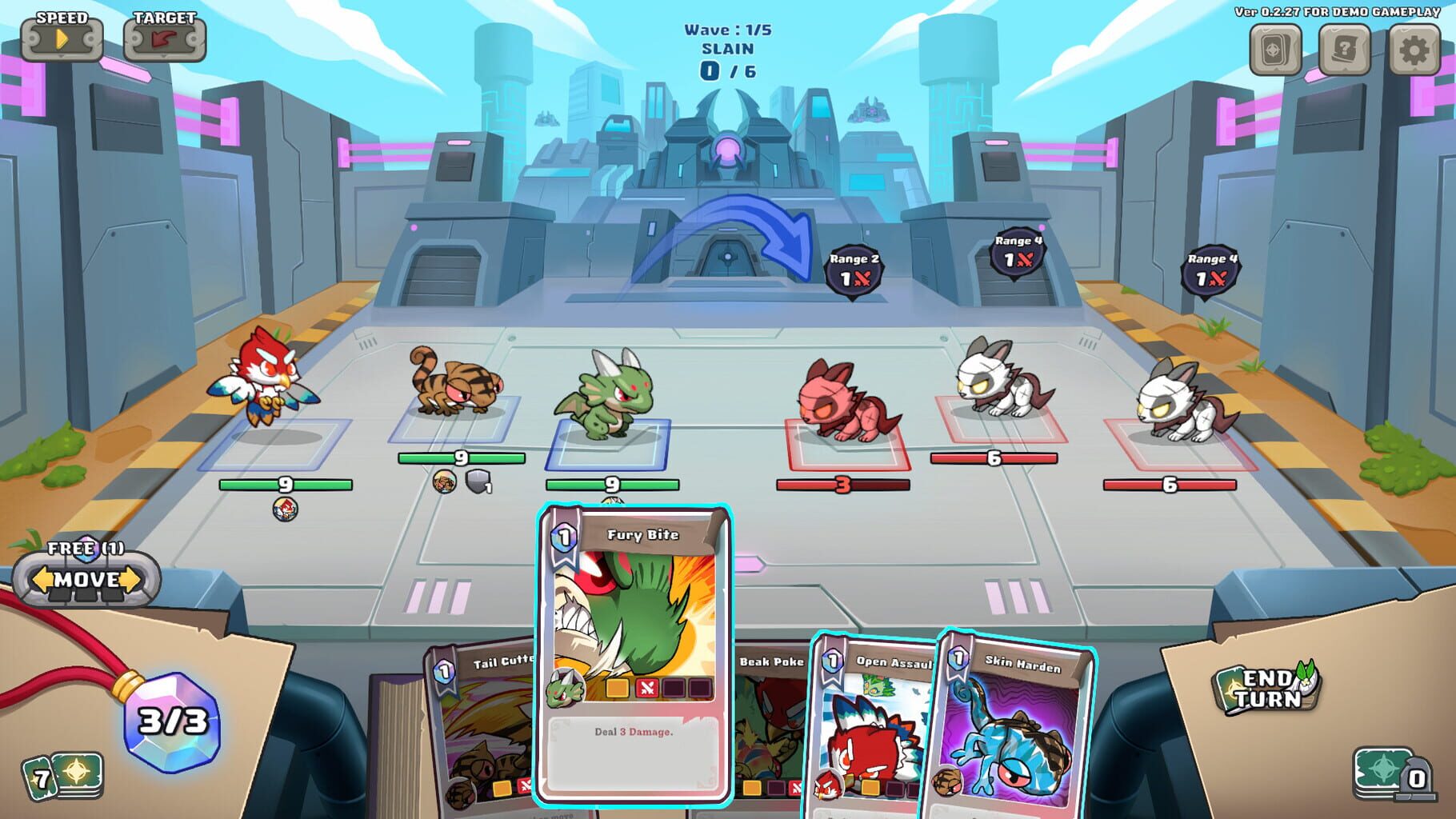Click the green health bar under the dragon
This screenshot has width=1456, height=819.
(x=611, y=482)
